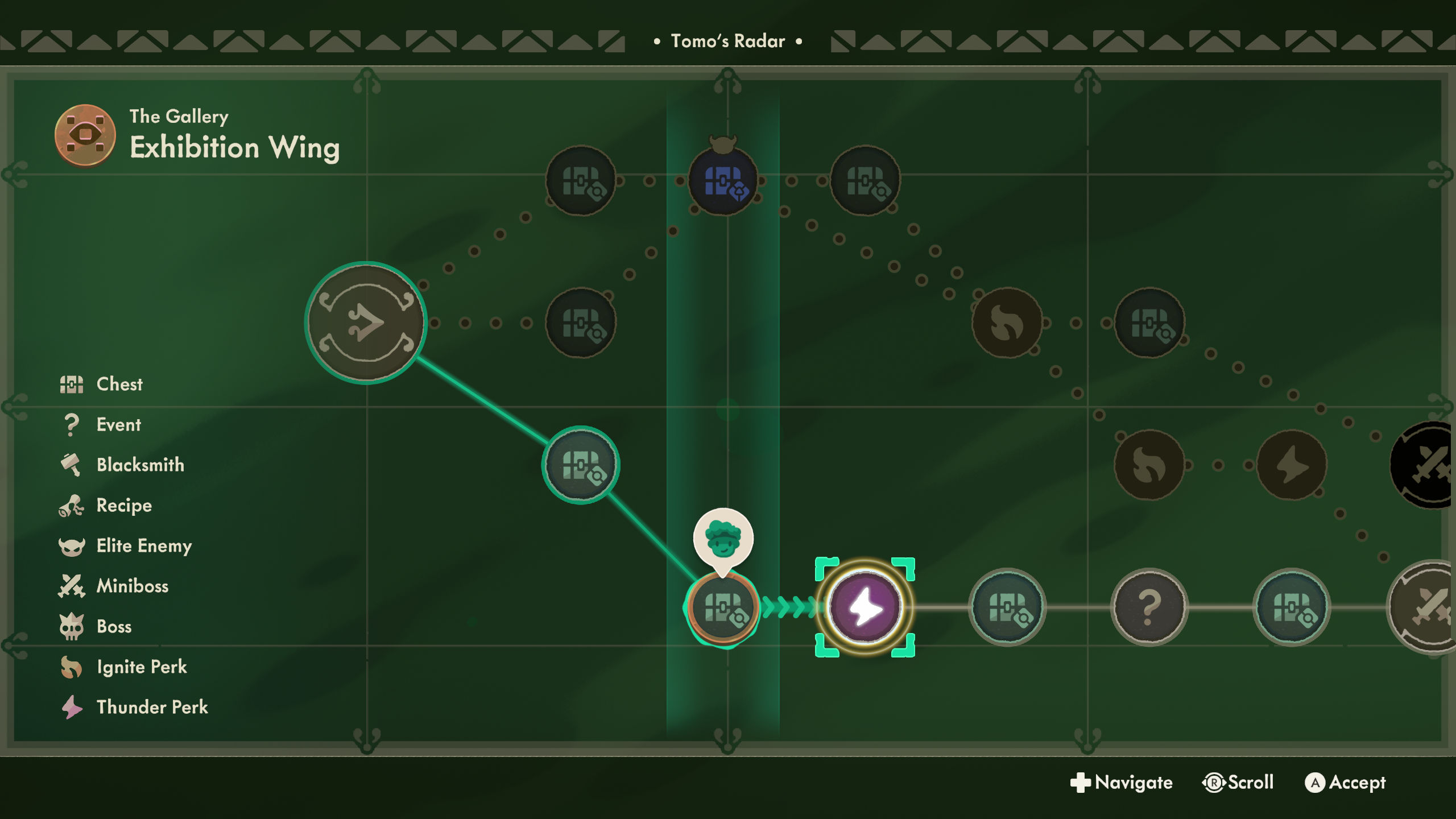This screenshot has height=819, width=1456.
Task: Click the Boss skull icon in the legend
Action: point(72,626)
